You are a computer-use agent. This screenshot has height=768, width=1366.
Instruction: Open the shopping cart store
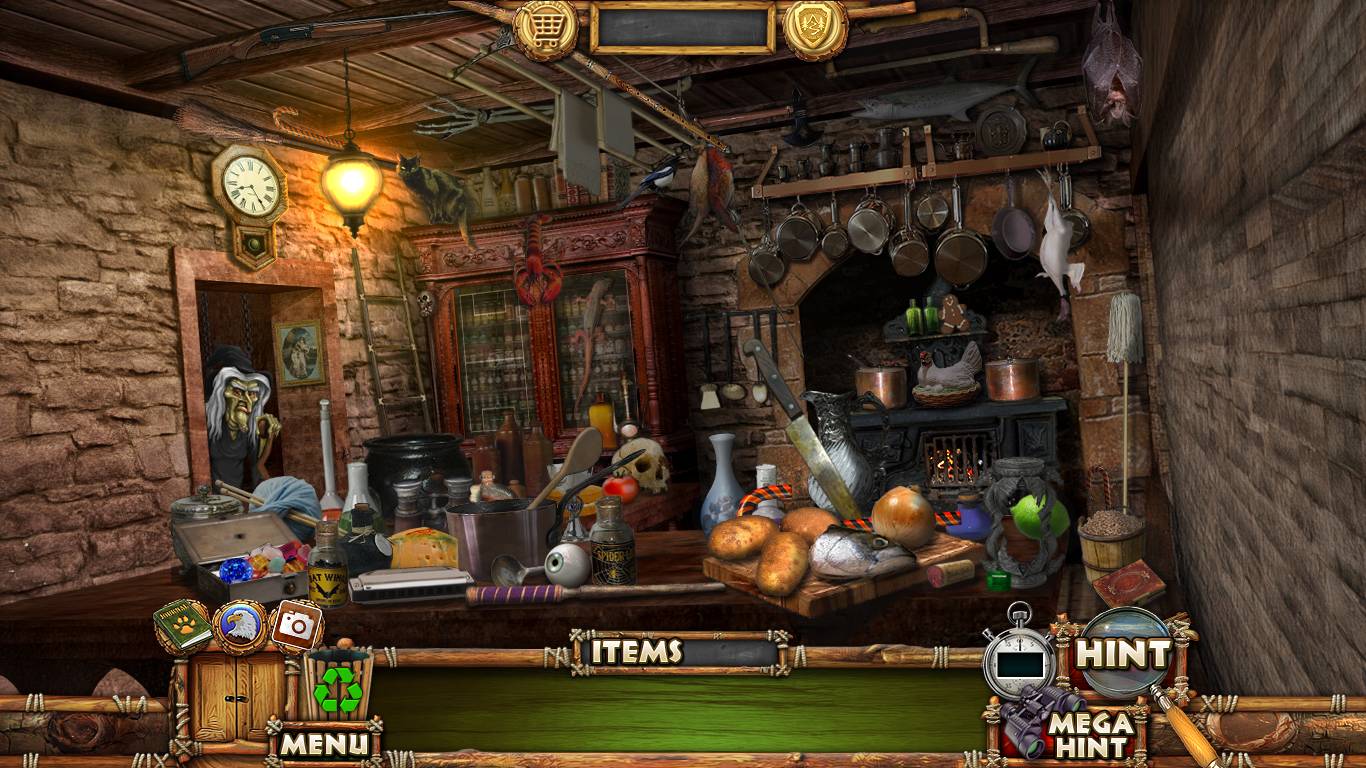(x=546, y=28)
